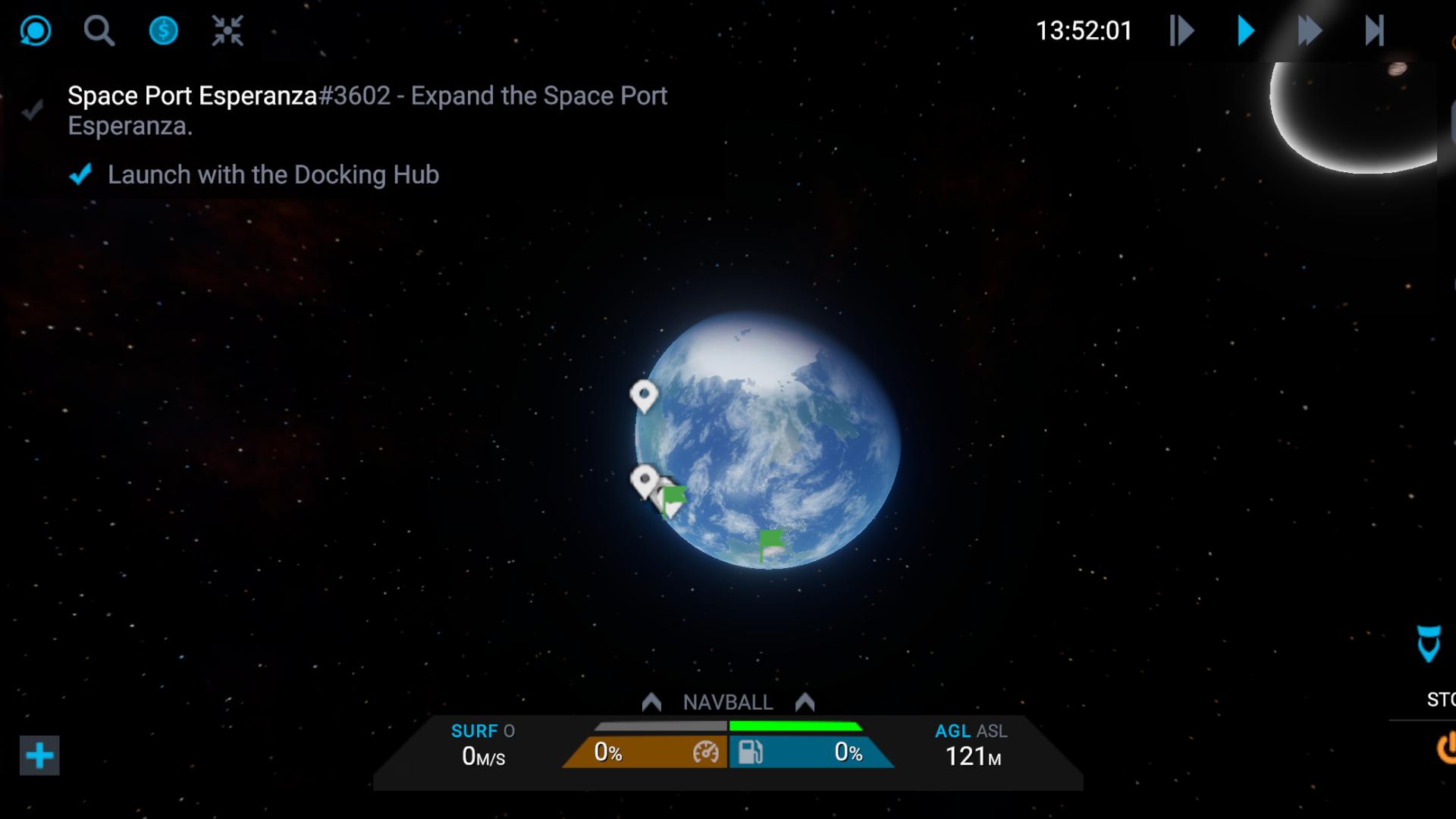
Task: Switch altitude readout to ASL
Action: click(991, 731)
